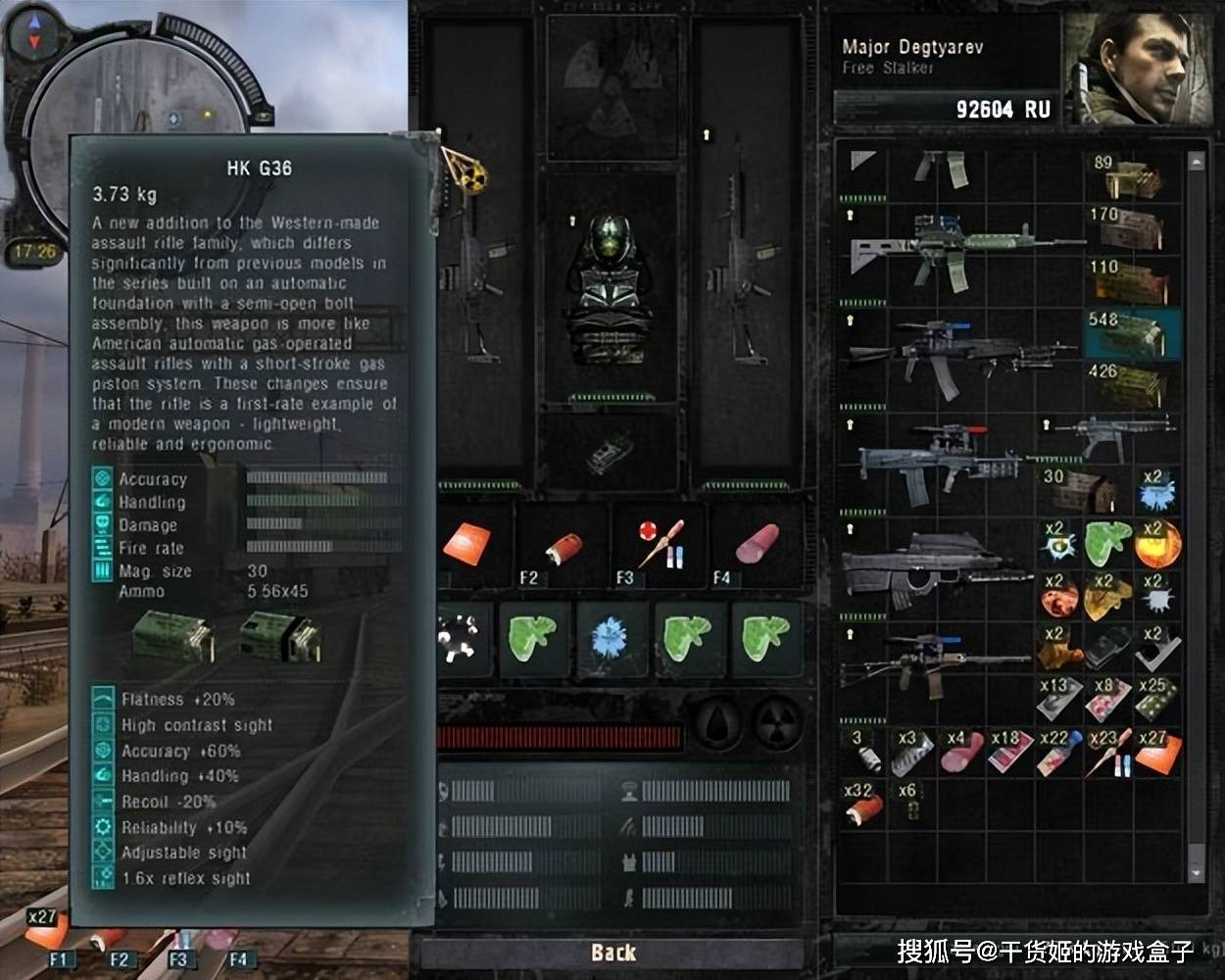Screen dimensions: 1225x980
Task: Click the inventory scrollbar down arrow
Action: 1196,871
